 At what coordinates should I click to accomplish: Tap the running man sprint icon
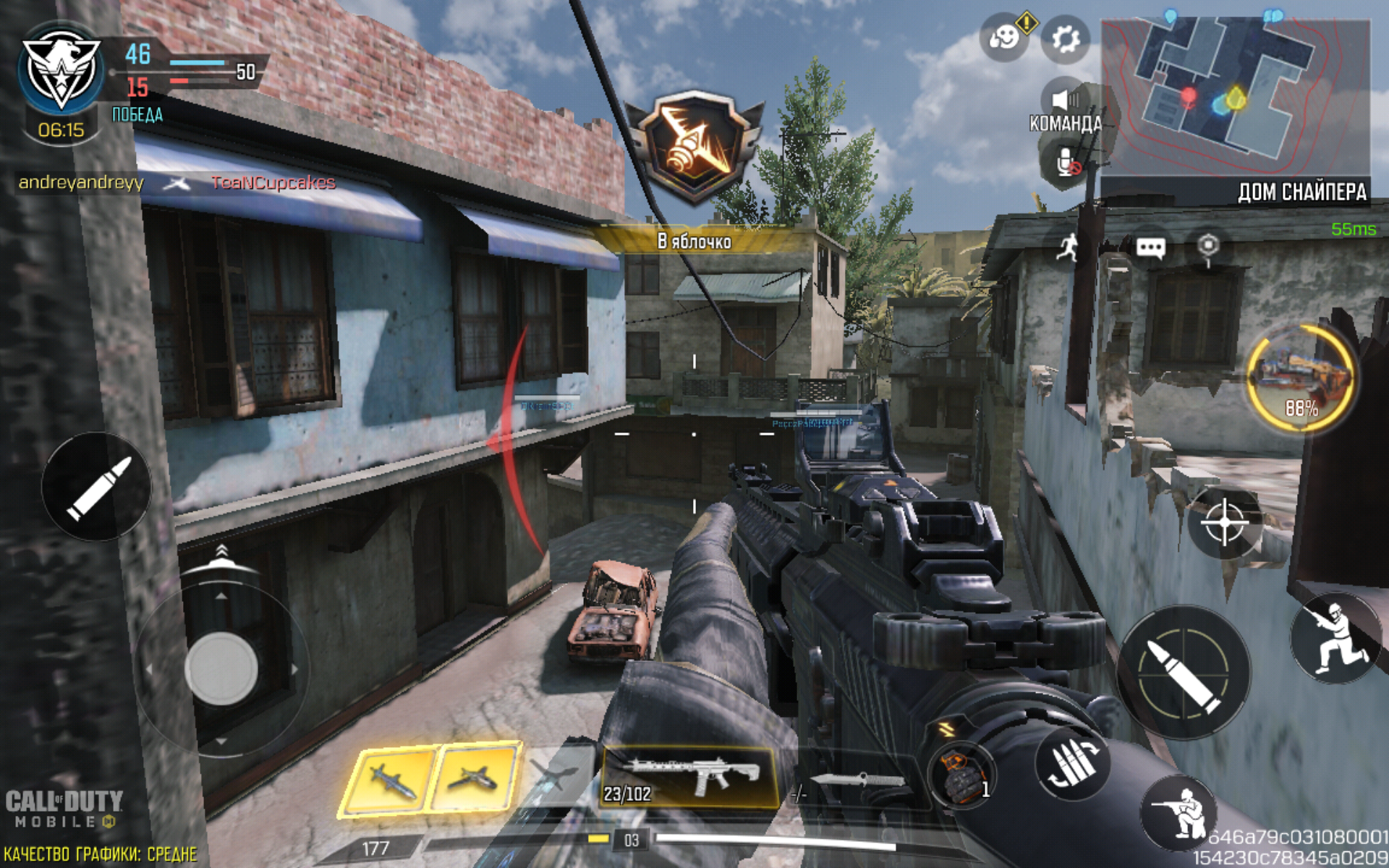point(1067,248)
